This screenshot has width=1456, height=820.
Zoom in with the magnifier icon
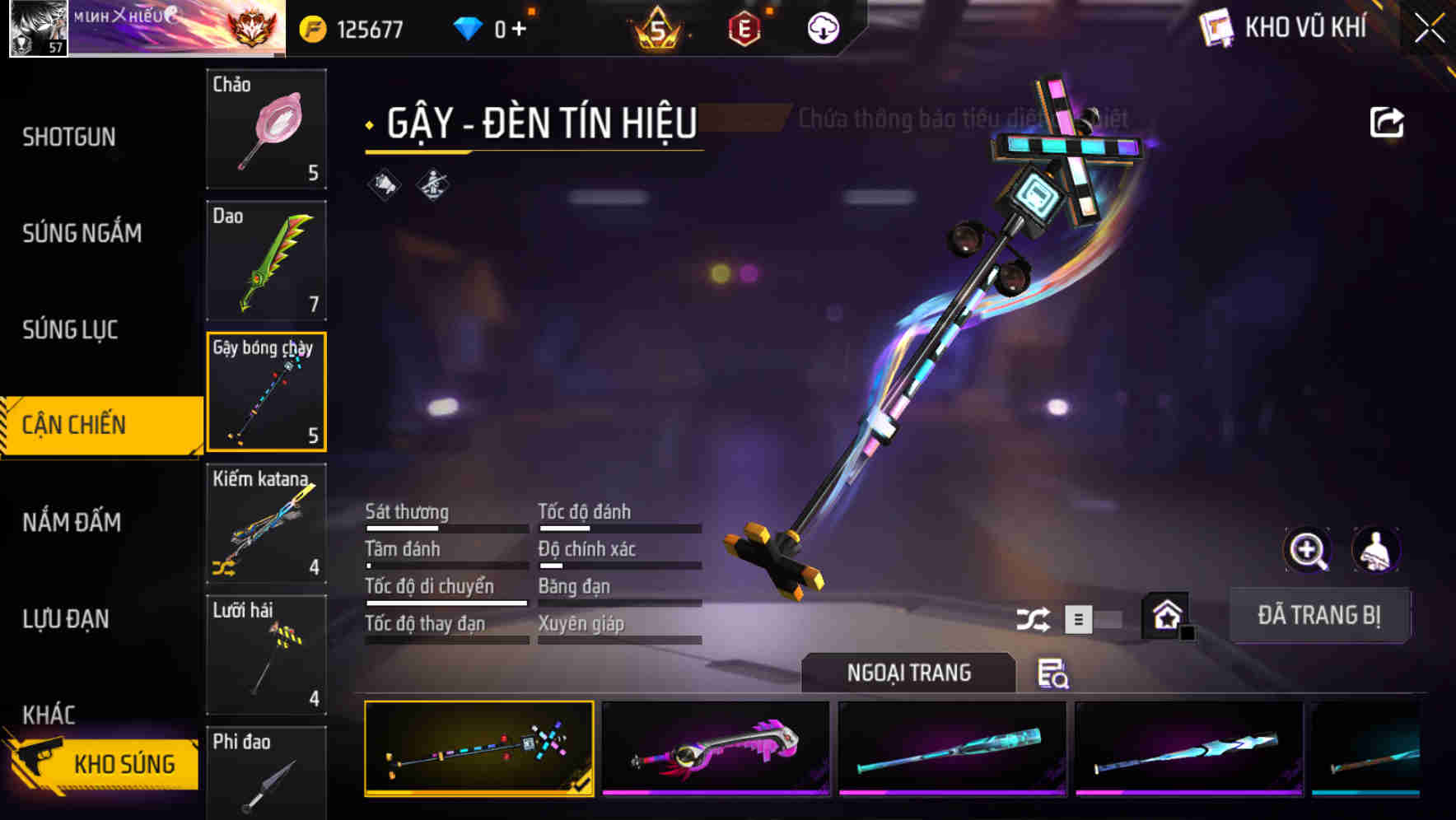click(x=1307, y=550)
